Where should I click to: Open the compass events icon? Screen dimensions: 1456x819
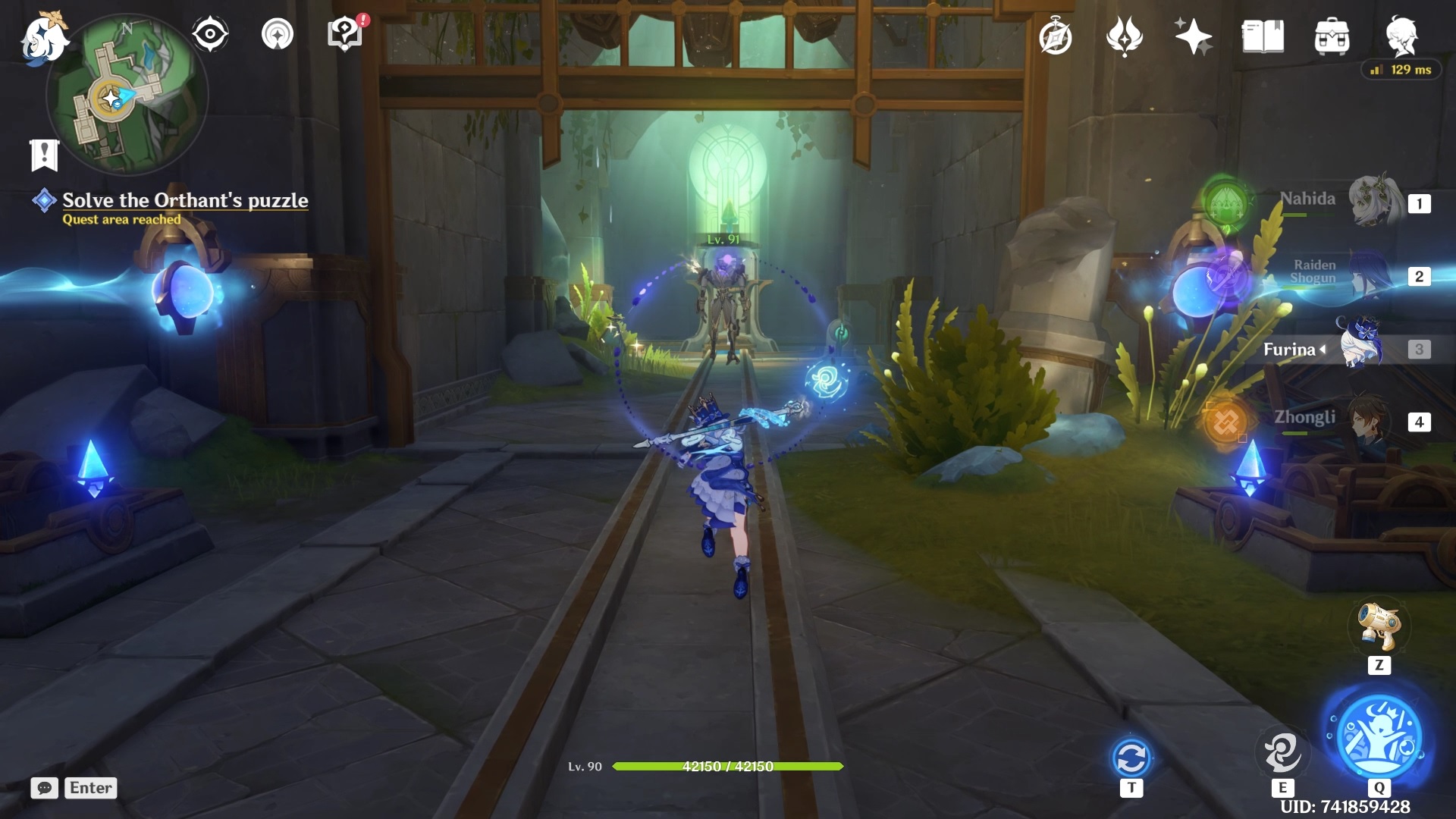[x=1056, y=37]
